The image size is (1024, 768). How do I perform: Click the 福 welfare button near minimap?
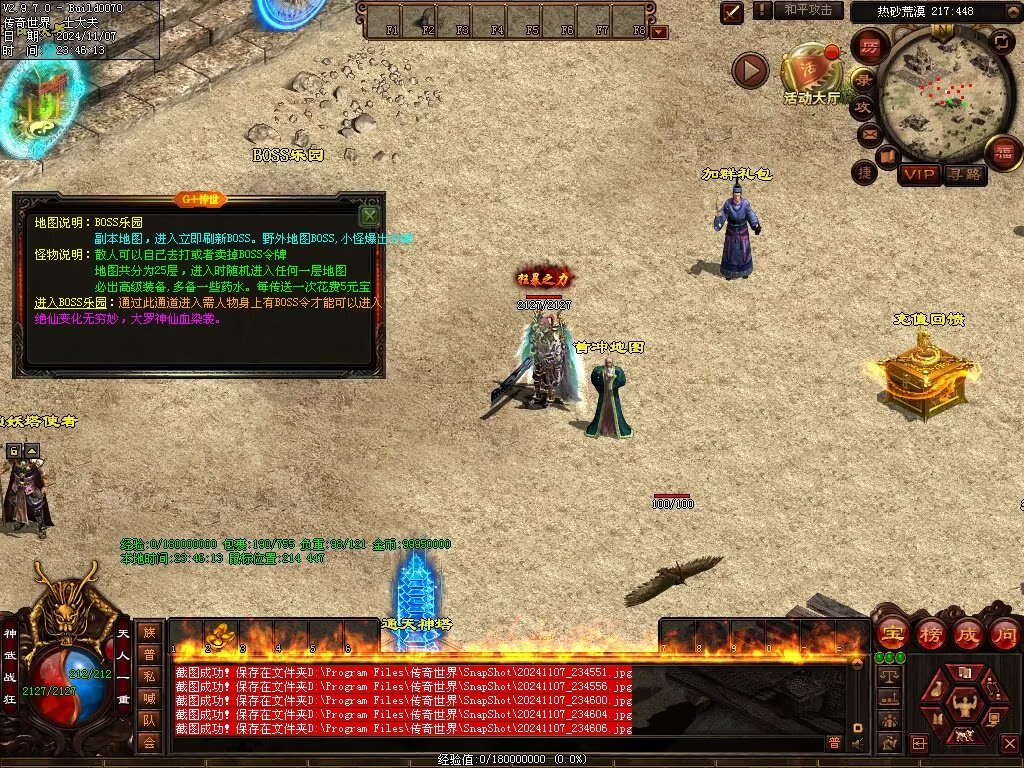[1003, 154]
